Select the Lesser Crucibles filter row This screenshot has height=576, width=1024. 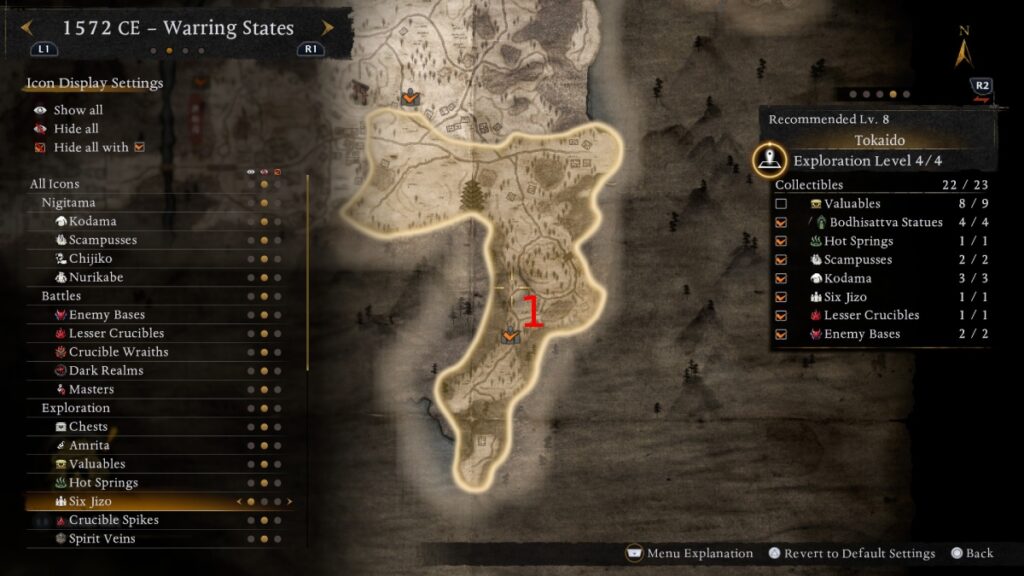(x=116, y=333)
